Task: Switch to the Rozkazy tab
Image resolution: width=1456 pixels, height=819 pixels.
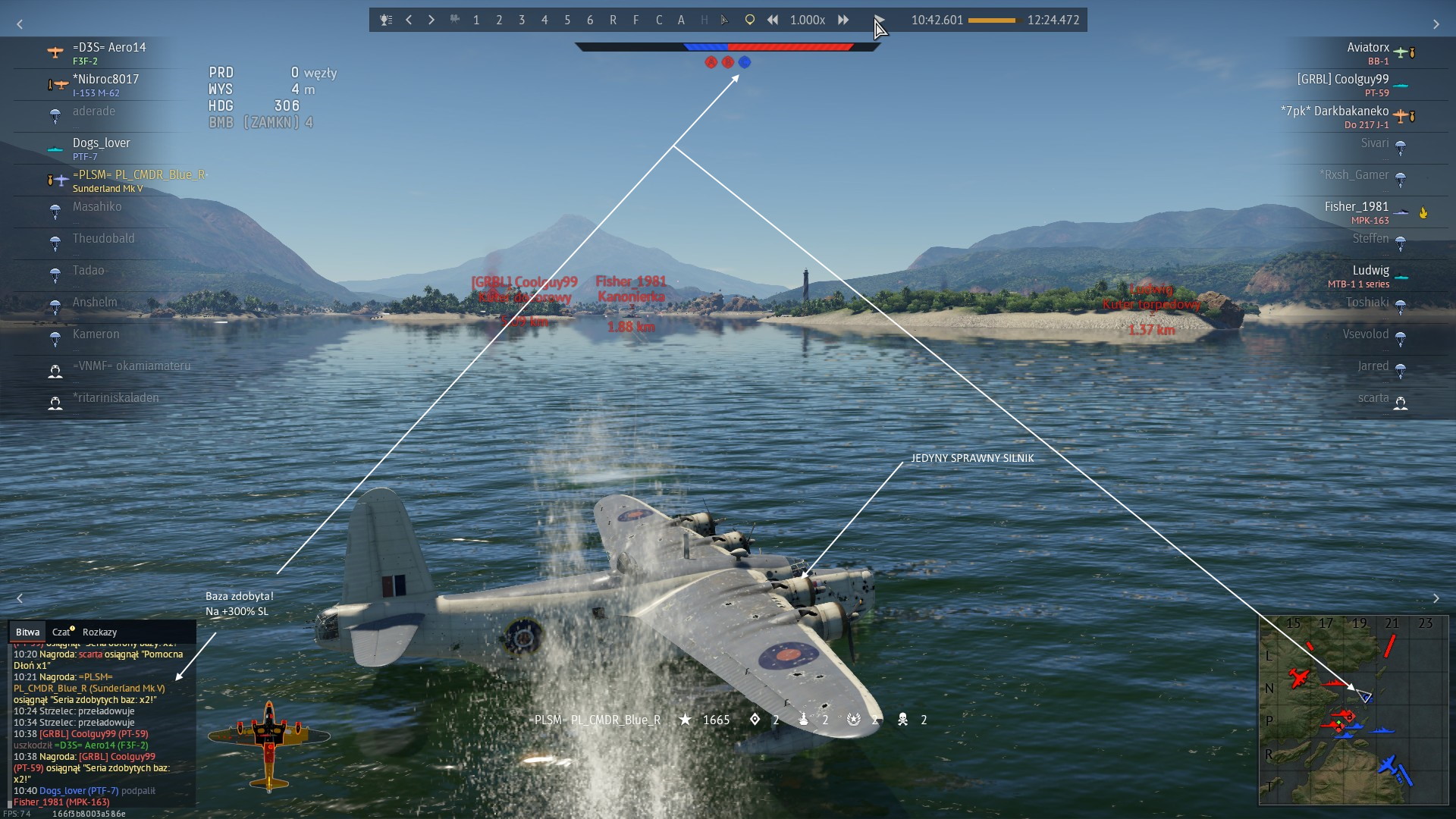Action: pyautogui.click(x=99, y=632)
